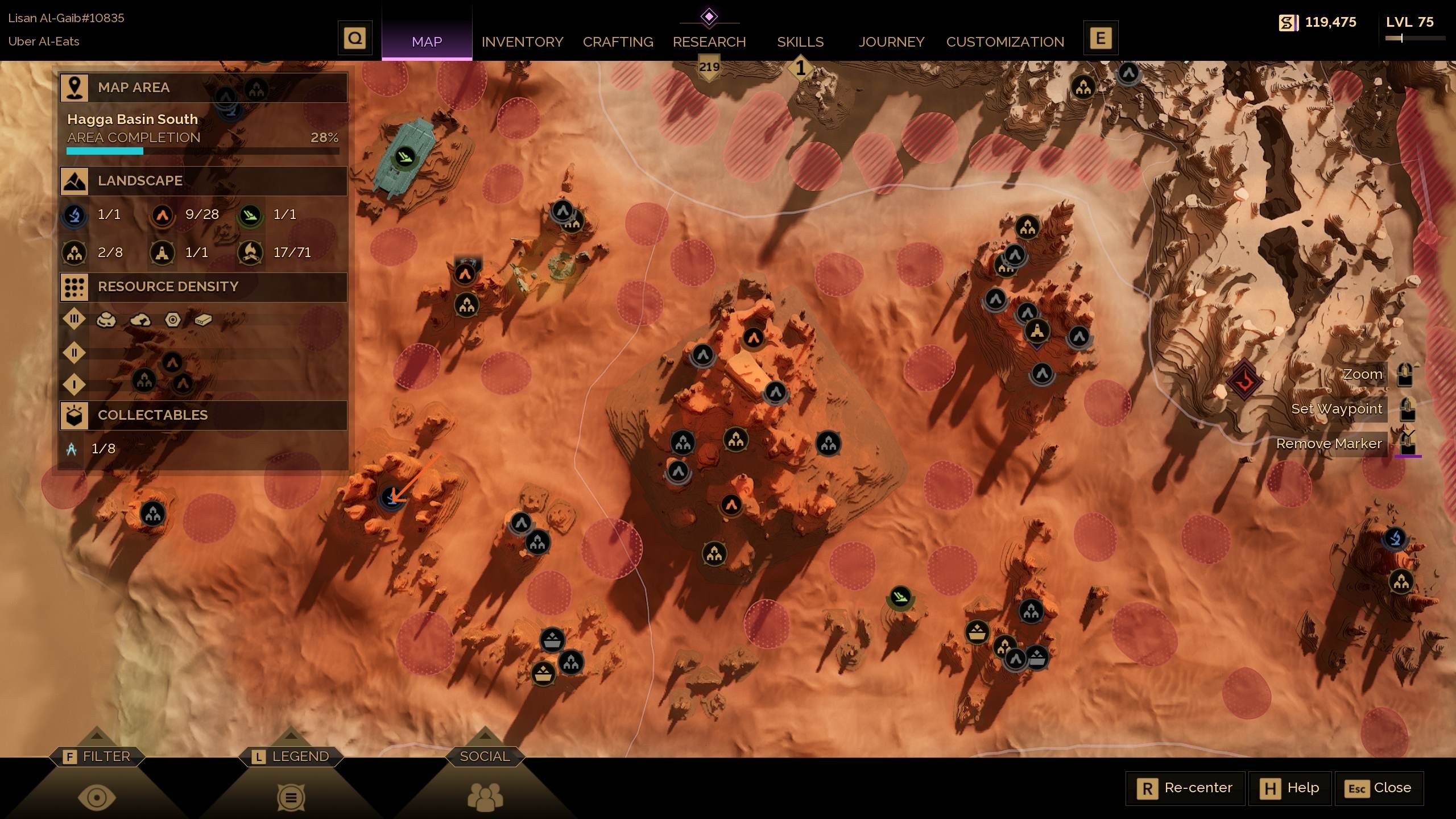Click the village icon showing 2/8 progress
The height and width of the screenshot is (819, 1456).
click(x=75, y=253)
